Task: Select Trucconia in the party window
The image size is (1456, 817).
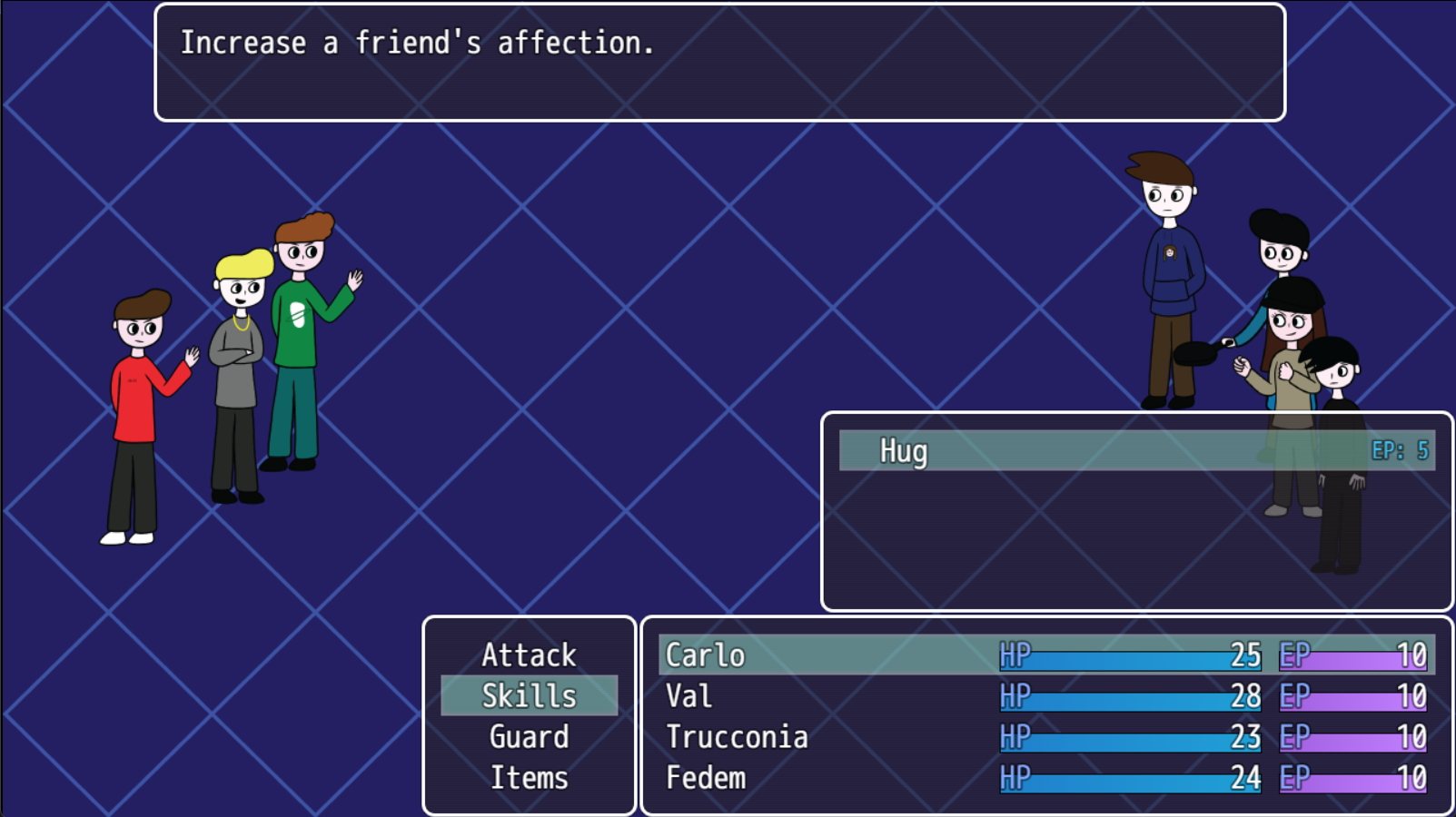Action: tap(736, 736)
